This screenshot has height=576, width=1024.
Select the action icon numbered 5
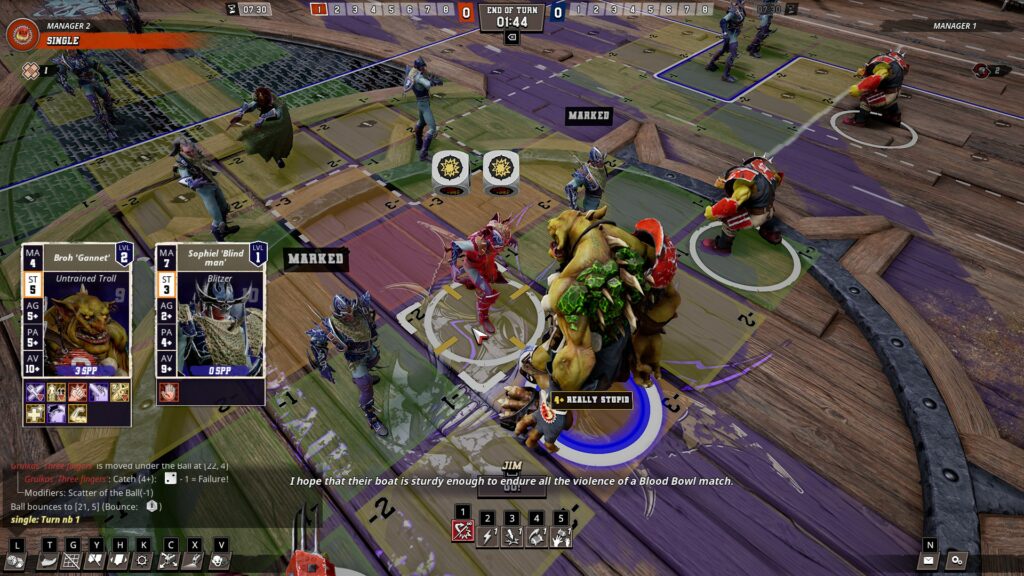point(561,537)
